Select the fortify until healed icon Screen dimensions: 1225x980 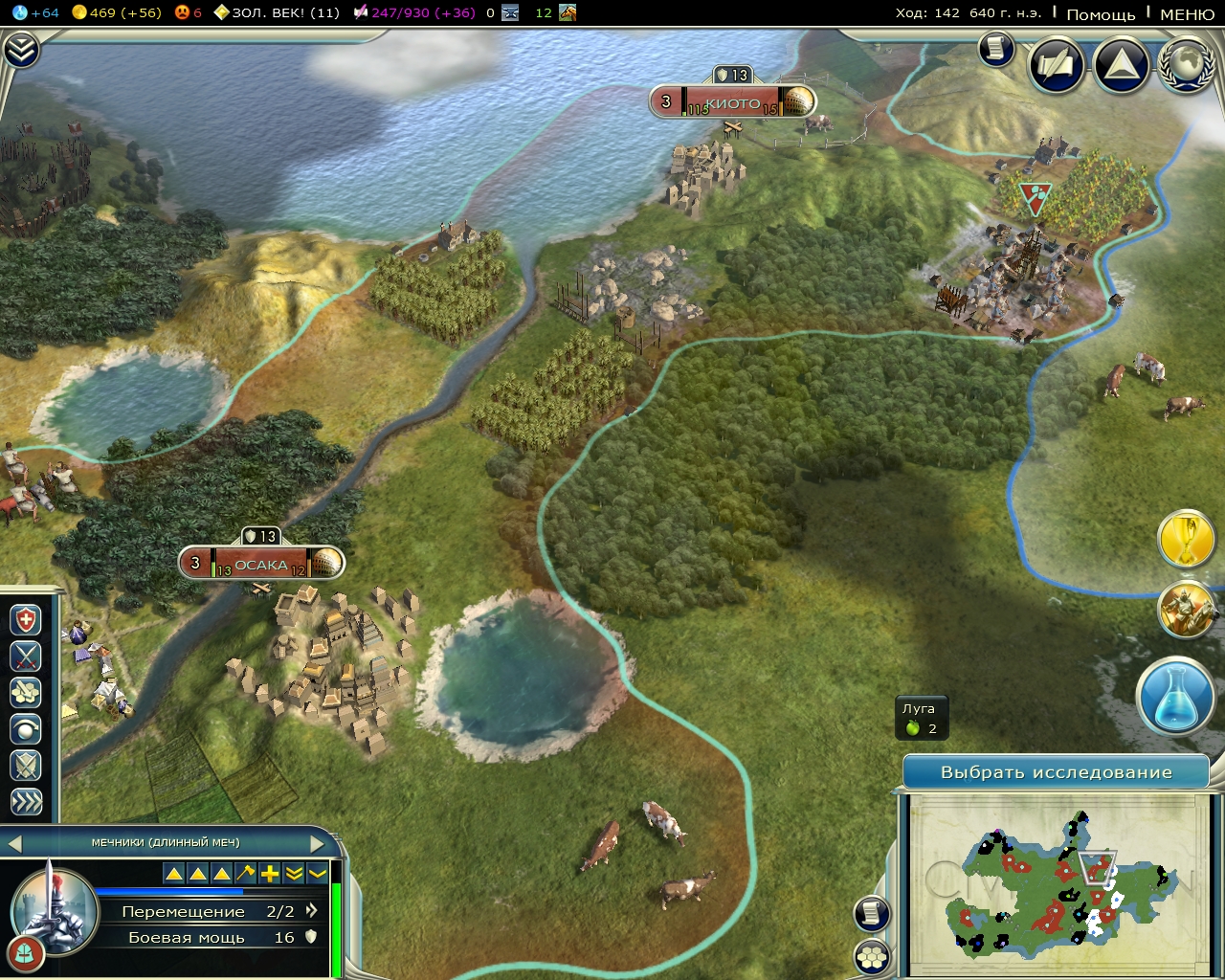[x=25, y=620]
